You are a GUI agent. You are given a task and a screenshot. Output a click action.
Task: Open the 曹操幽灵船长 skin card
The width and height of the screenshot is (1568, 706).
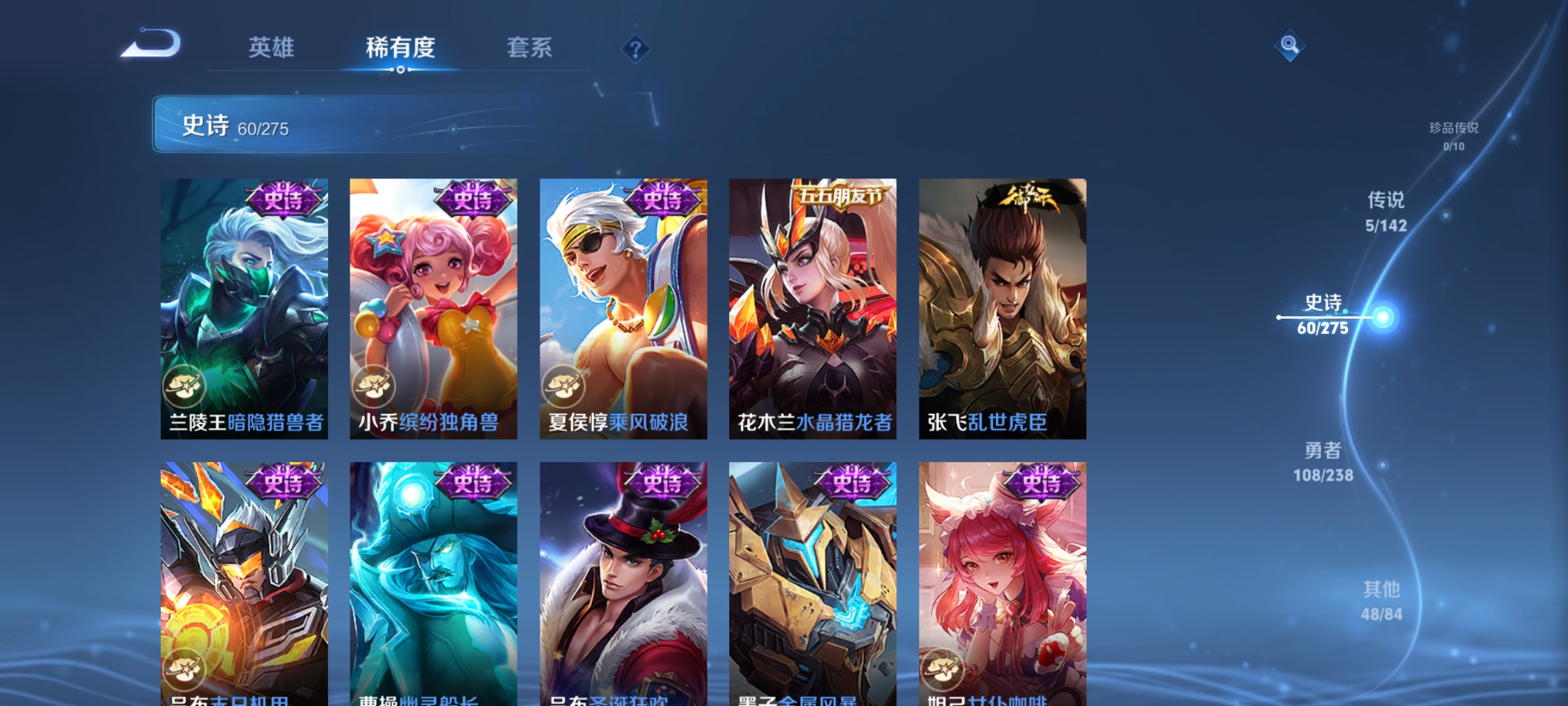434,575
